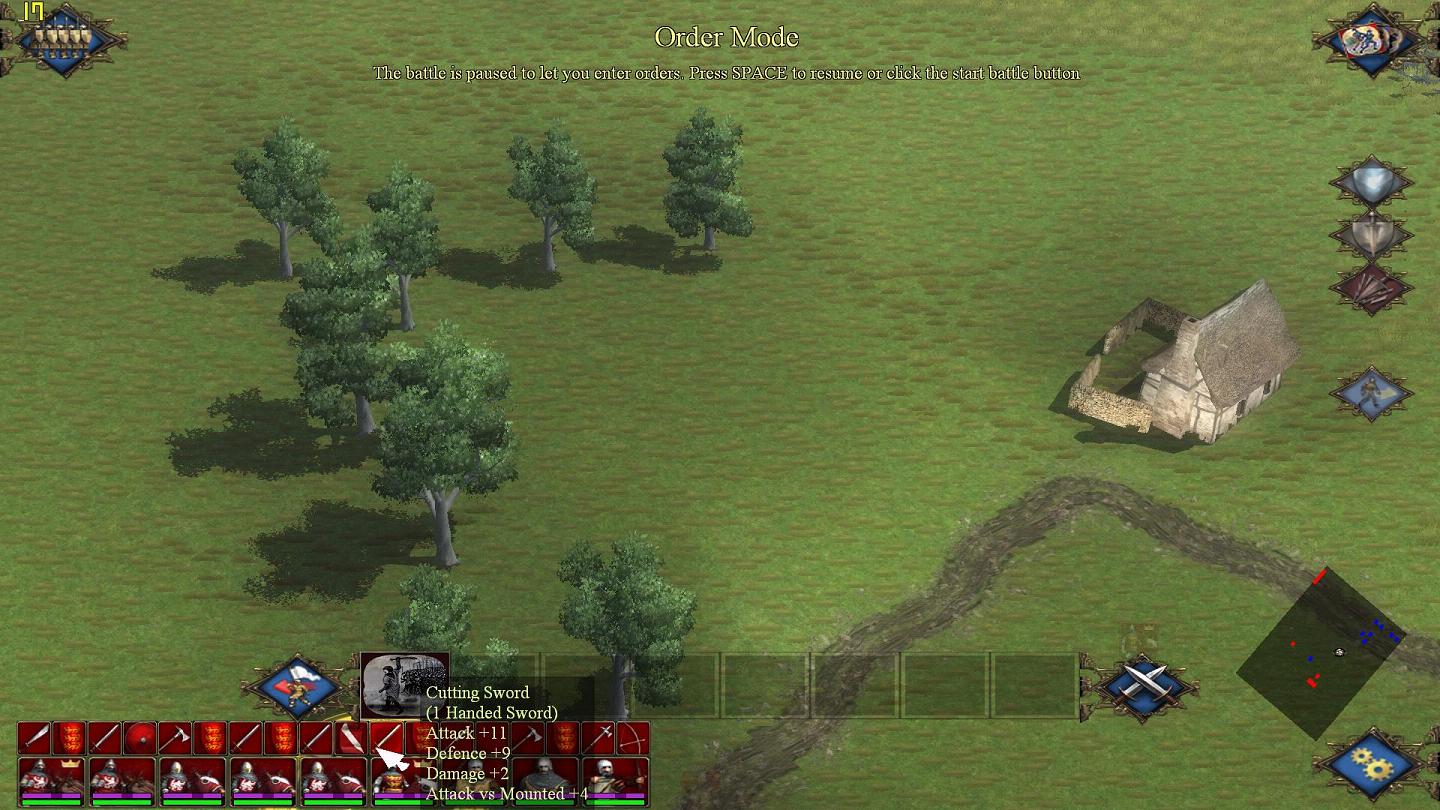
Task: Select the first weapon icon in the bar
Action: coord(34,739)
